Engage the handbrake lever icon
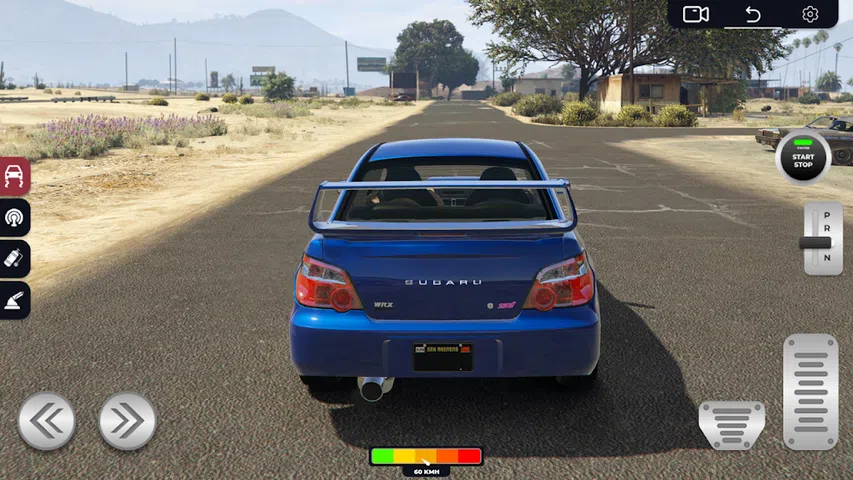This screenshot has height=480, width=853. [15, 300]
